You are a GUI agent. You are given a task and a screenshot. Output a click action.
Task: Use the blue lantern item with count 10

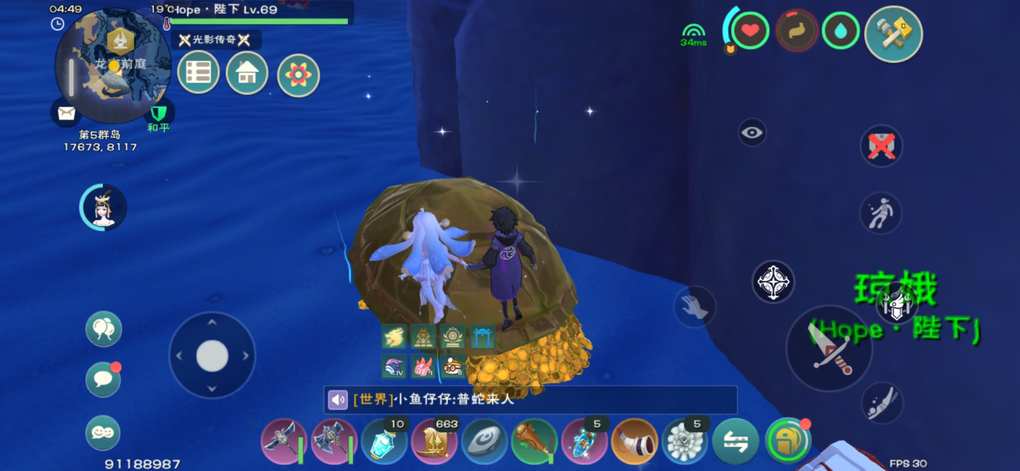384,441
